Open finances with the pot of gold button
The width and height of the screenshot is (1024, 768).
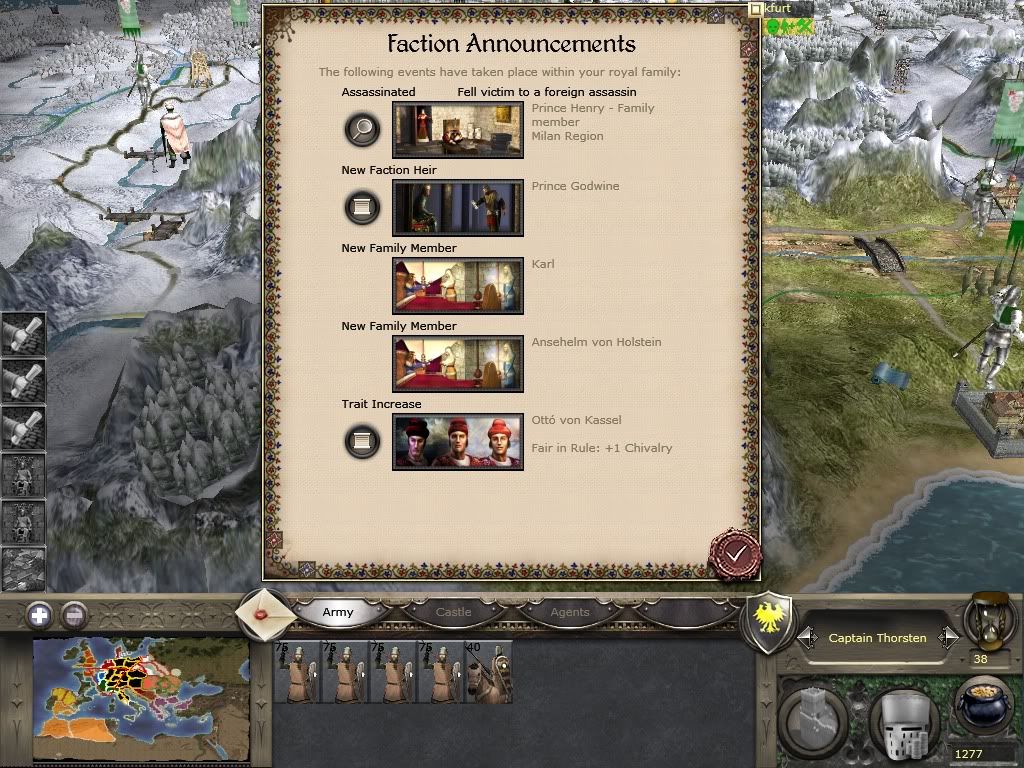point(984,709)
